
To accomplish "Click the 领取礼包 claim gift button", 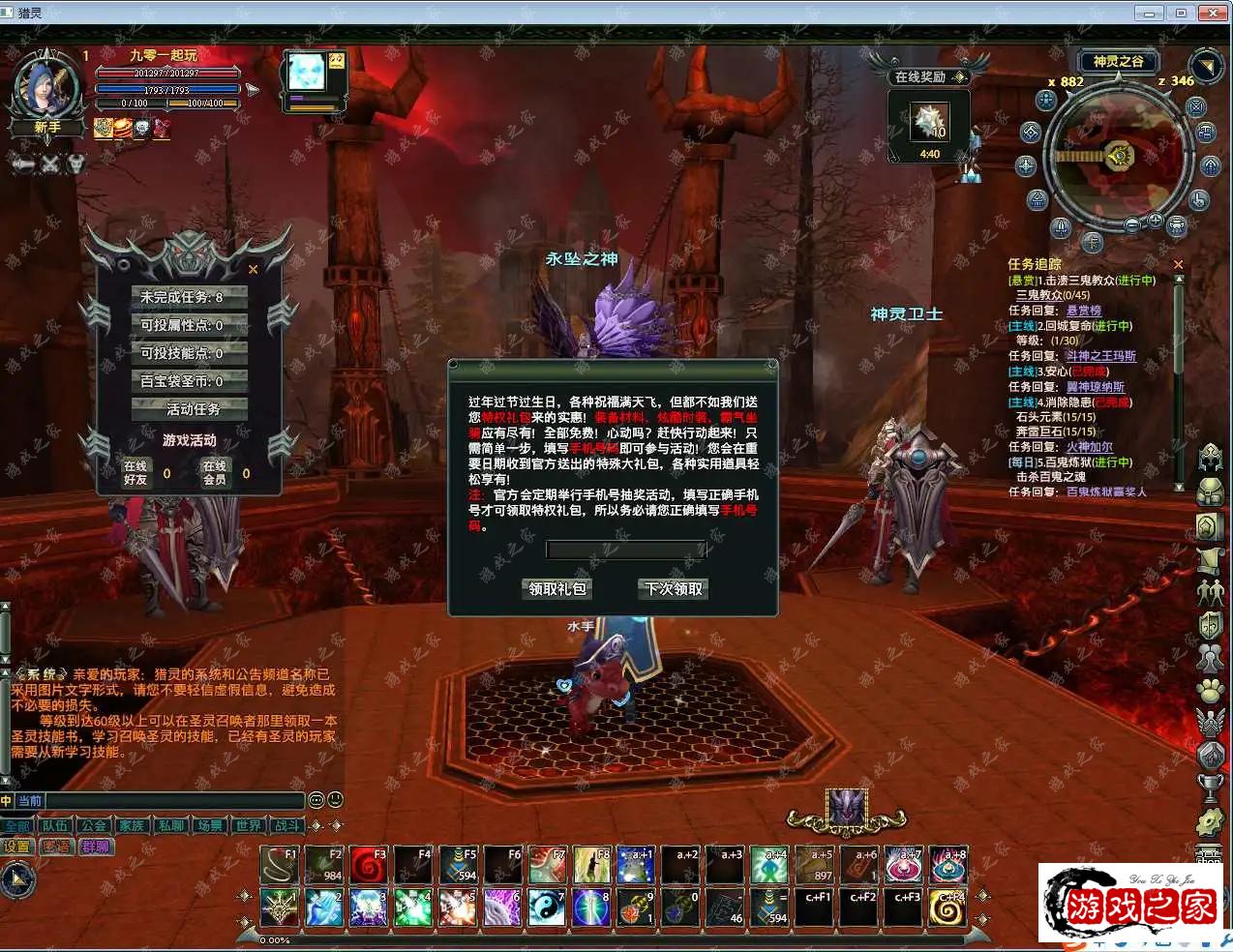I will tap(556, 588).
